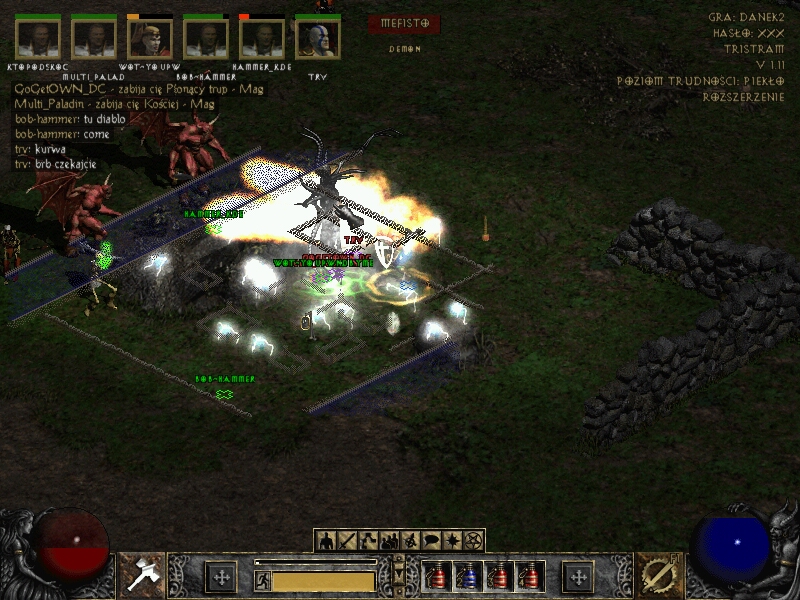800x600 pixels.
Task: Select the Blessed Hammer left skill icon
Action: [142, 575]
